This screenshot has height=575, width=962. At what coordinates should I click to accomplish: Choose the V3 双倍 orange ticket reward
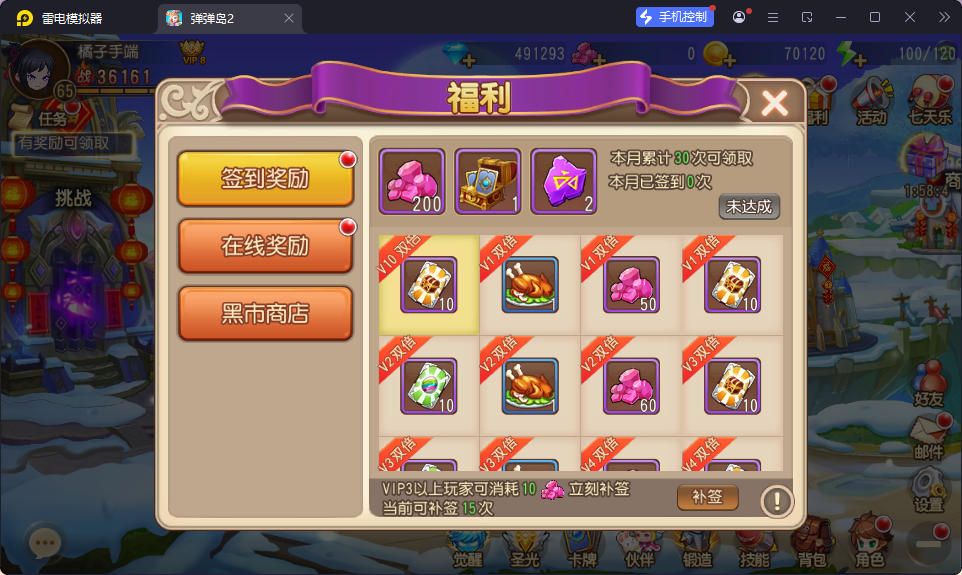(732, 386)
